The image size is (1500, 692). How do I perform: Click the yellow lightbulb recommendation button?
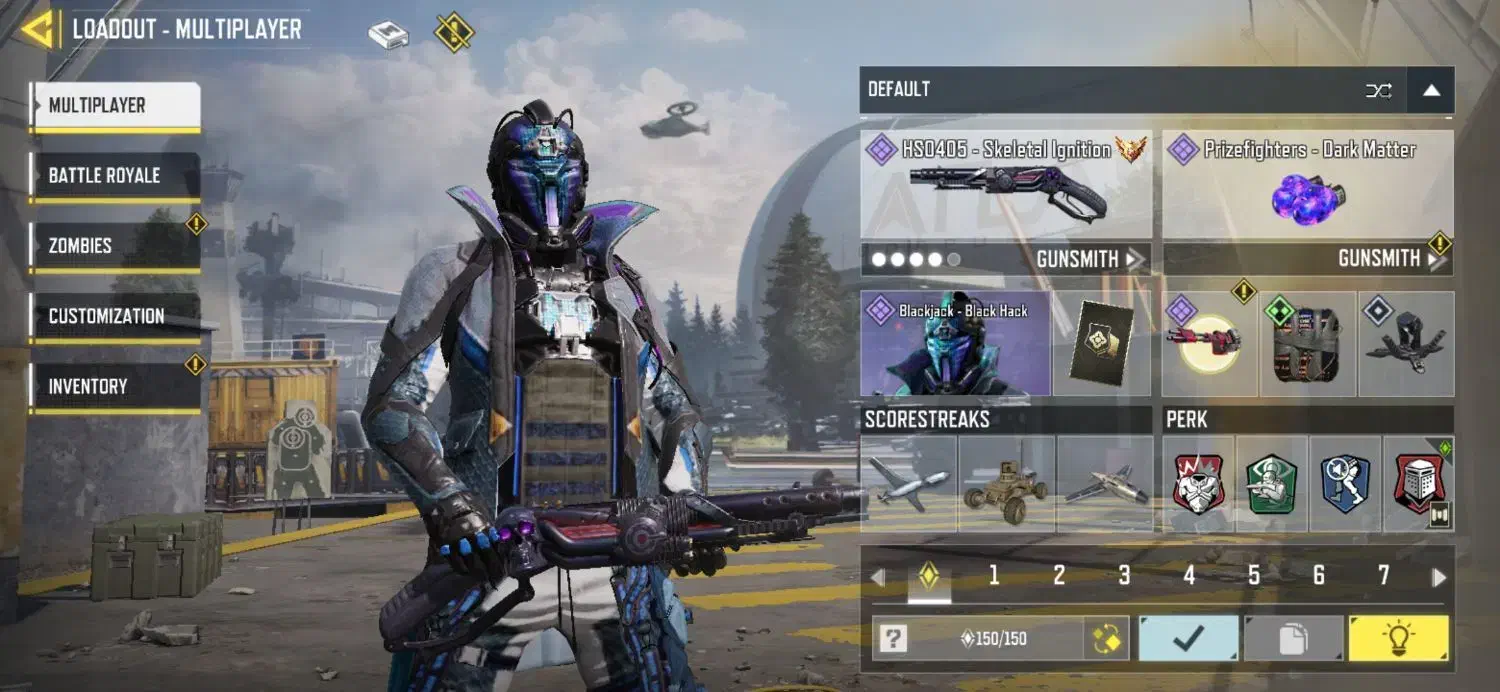click(x=1398, y=638)
